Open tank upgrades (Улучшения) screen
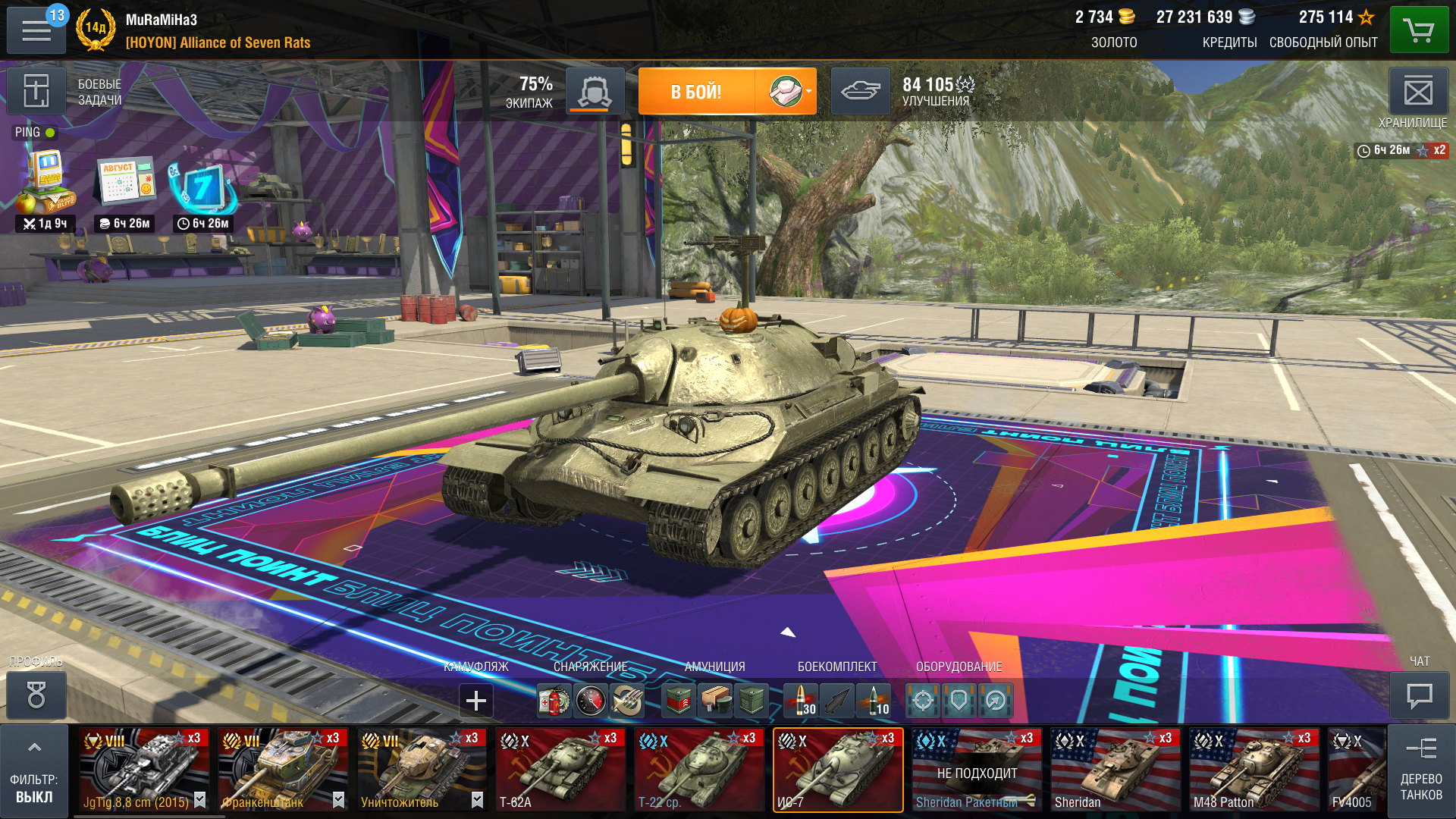This screenshot has height=819, width=1456. (x=860, y=92)
